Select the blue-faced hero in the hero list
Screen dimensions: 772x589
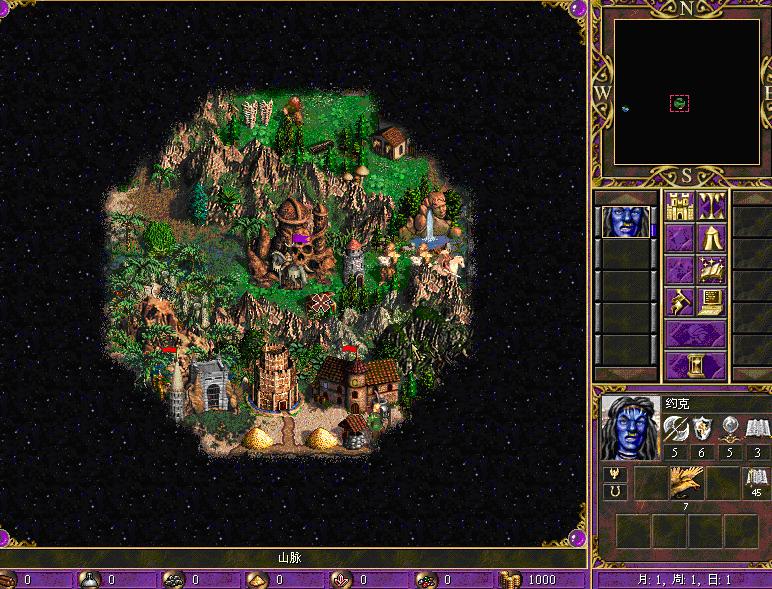point(623,221)
